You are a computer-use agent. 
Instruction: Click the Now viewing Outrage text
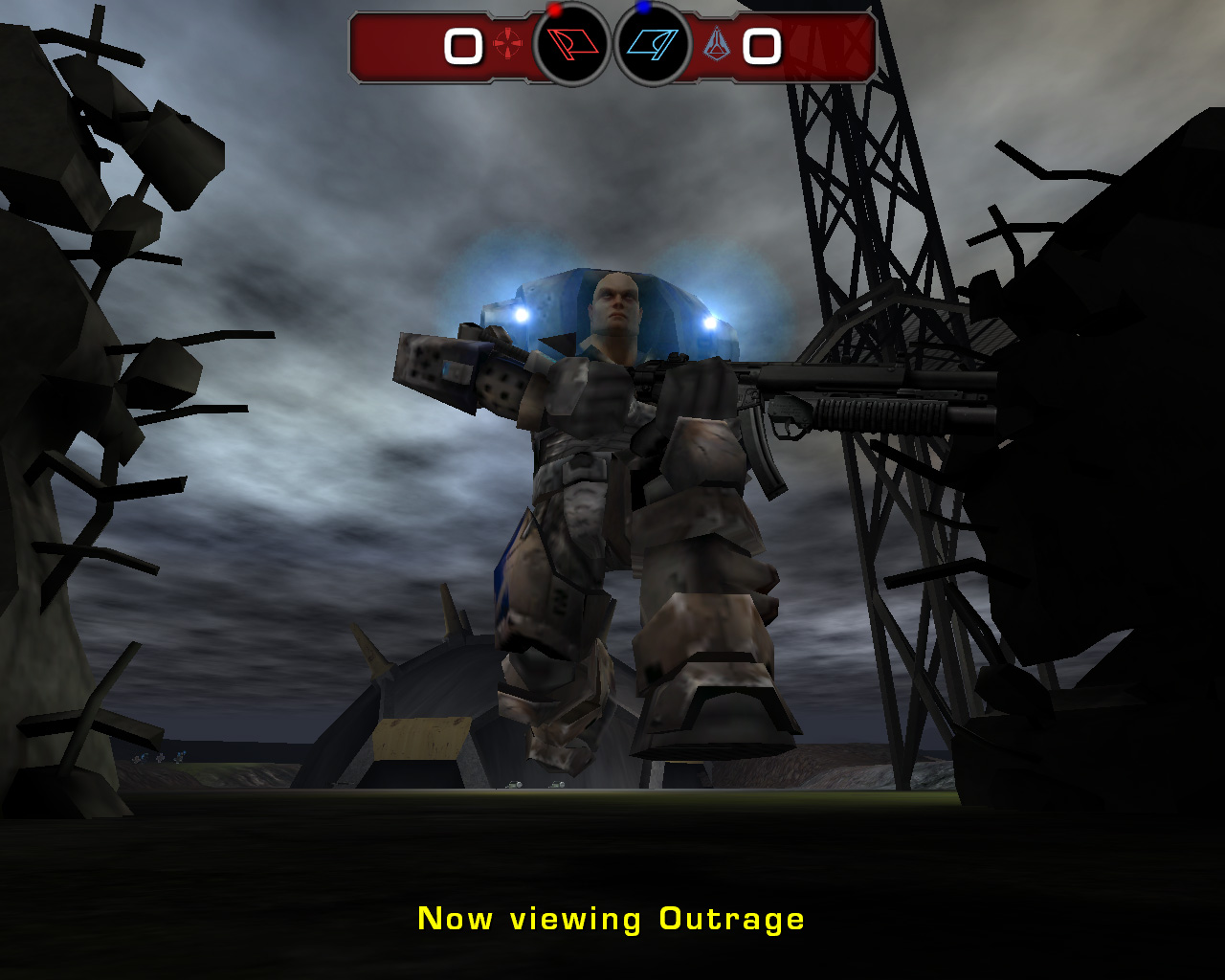611,918
